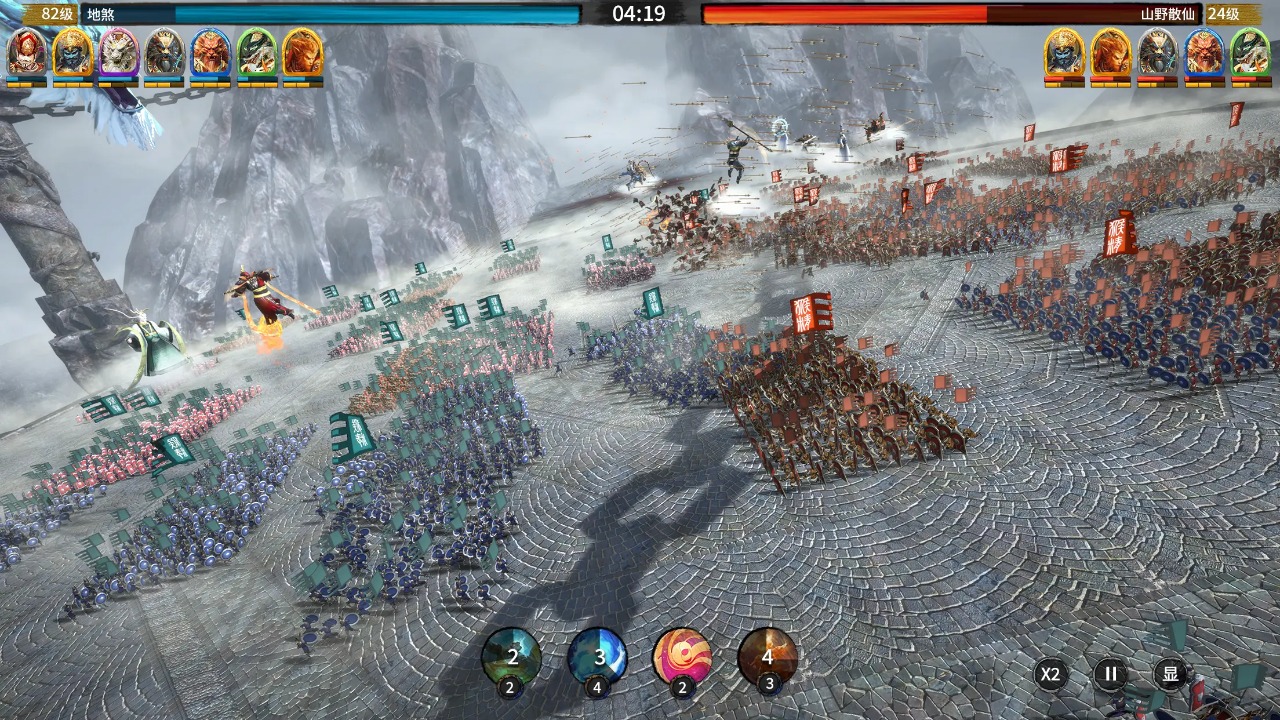Pause the battle
Viewport: 1280px width, 720px height.
1110,674
